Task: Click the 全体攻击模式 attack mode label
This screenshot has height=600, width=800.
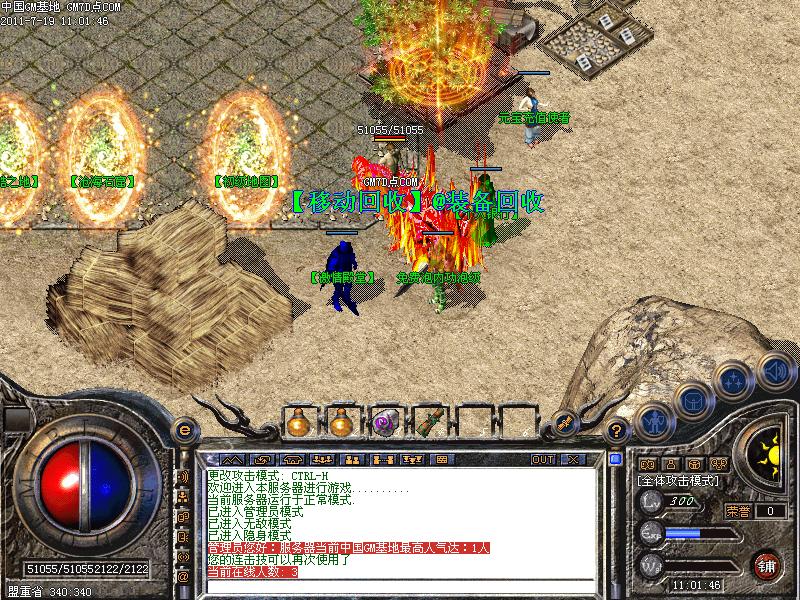Action: tap(679, 482)
